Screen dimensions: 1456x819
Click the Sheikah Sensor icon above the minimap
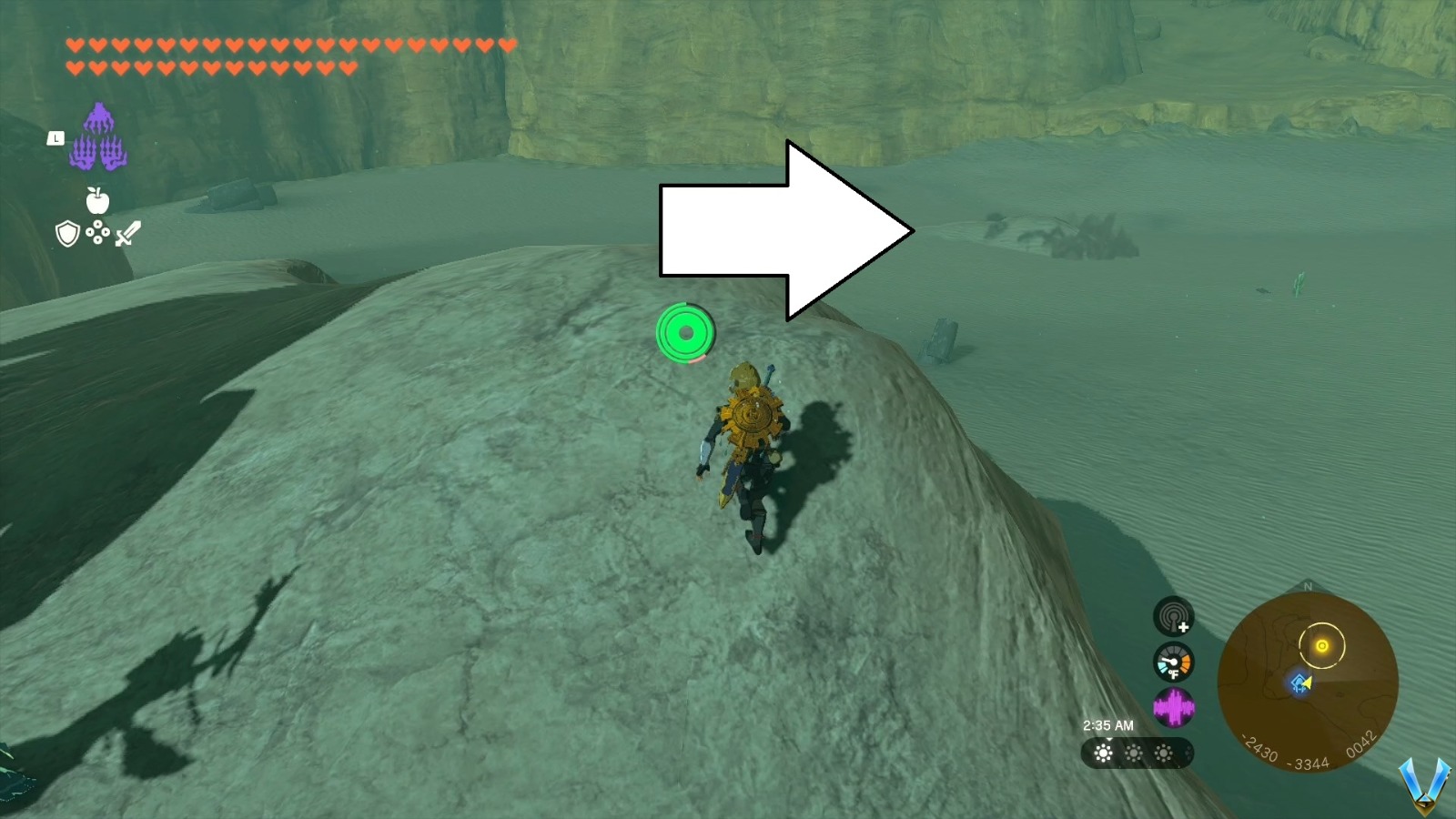[x=1174, y=617]
